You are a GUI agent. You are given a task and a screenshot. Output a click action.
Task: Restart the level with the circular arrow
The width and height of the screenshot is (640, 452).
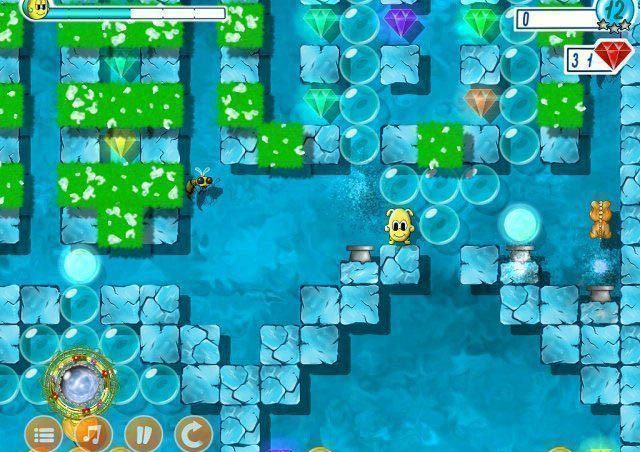[192, 435]
